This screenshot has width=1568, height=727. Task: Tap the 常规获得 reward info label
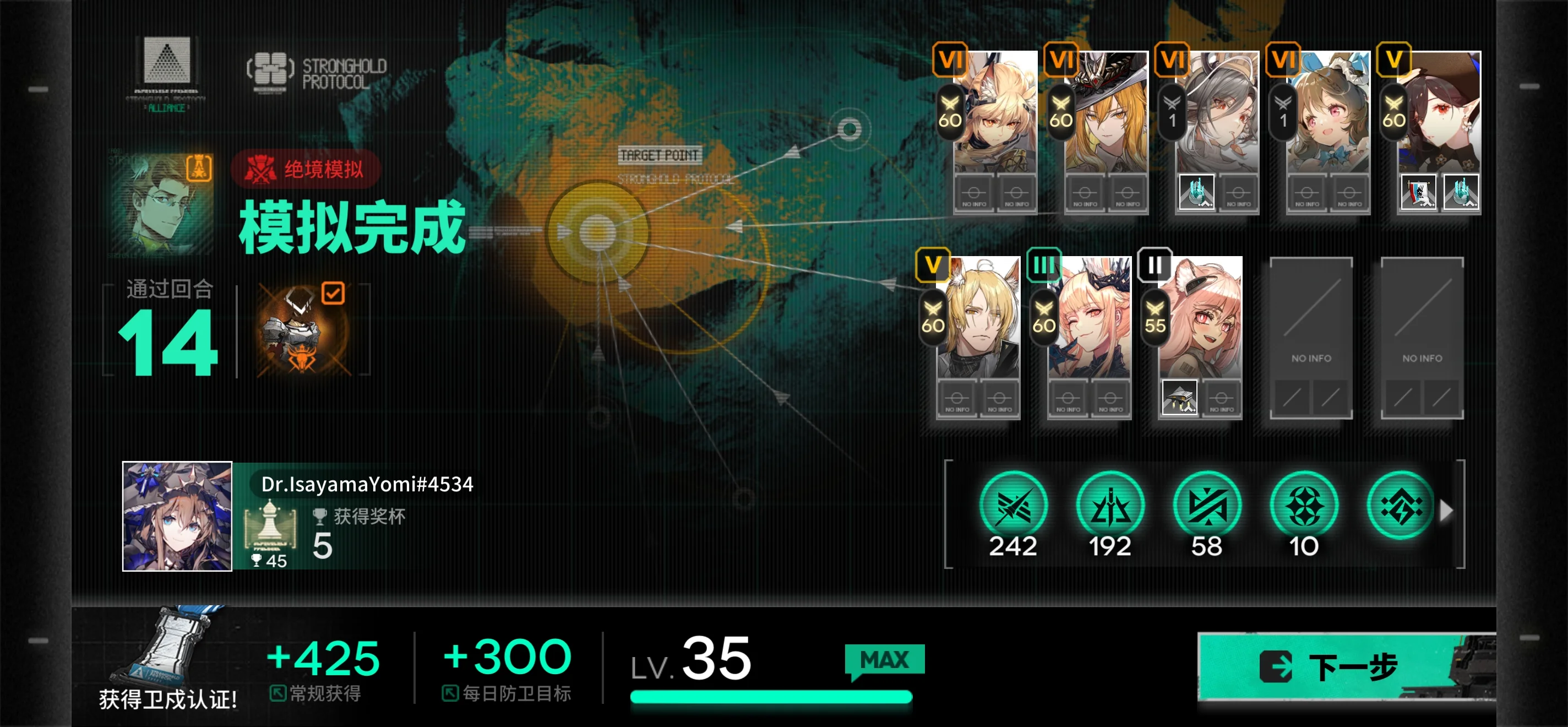[316, 693]
